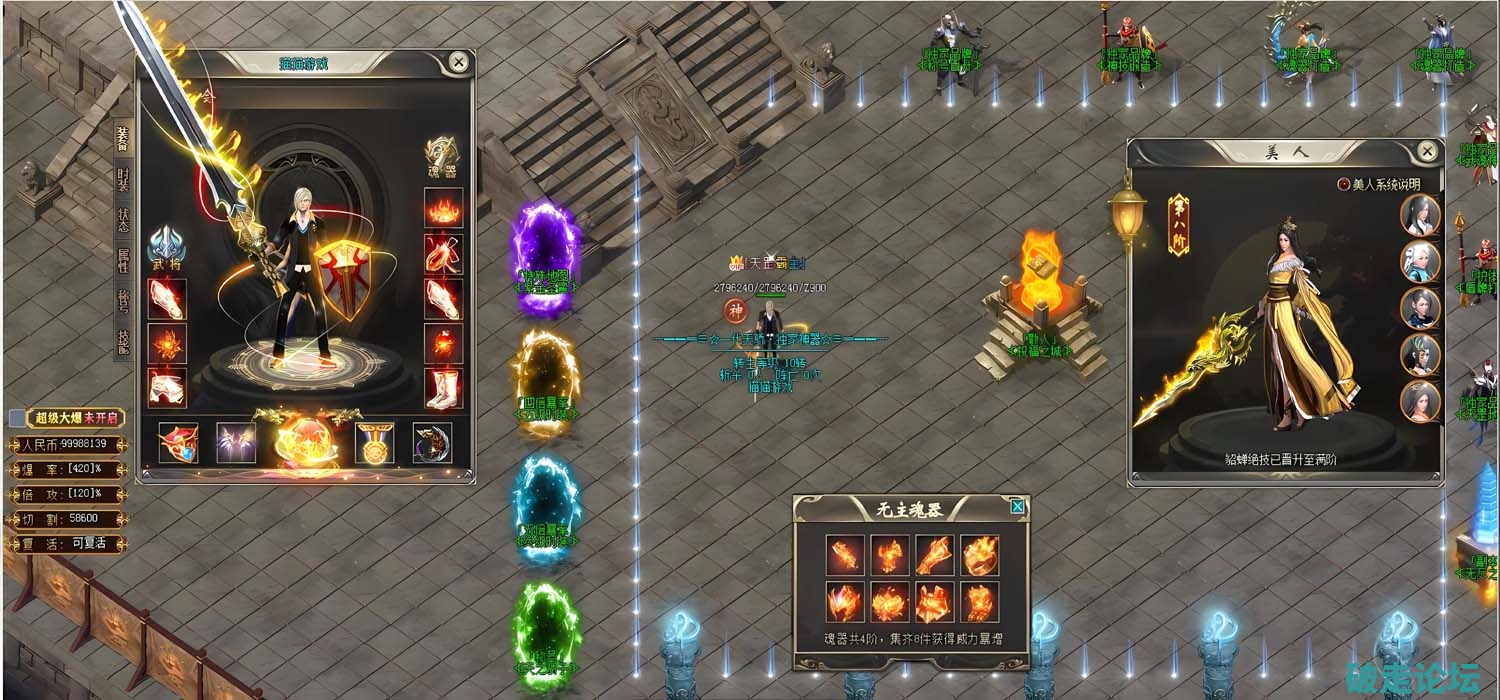The height and width of the screenshot is (700, 1500).
Task: Show the 属性 tab
Action: (x=122, y=261)
